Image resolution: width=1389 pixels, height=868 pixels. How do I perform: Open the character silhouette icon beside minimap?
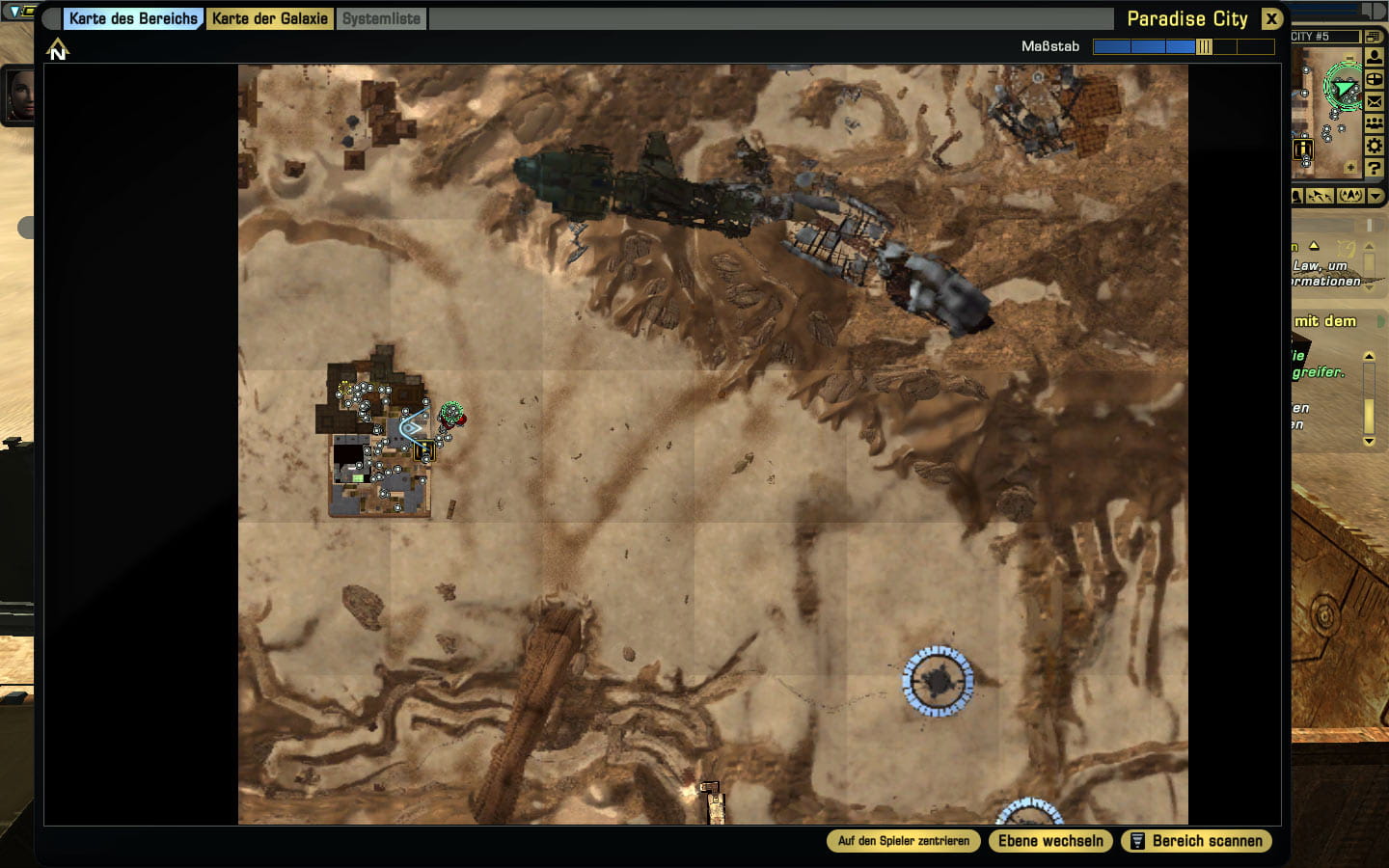[1375, 58]
